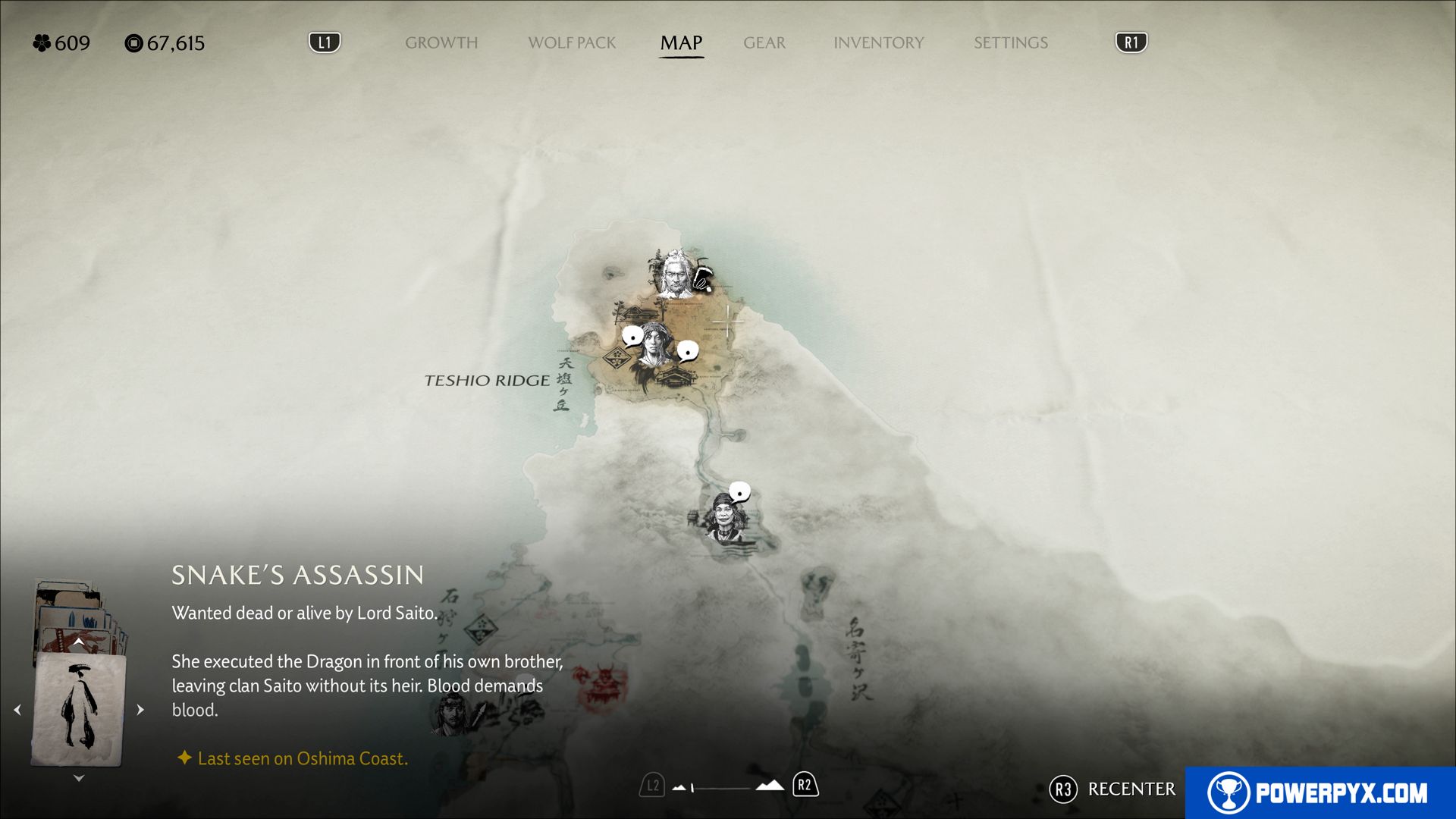Switch to the Growth tab
1456x819 pixels.
tap(441, 43)
